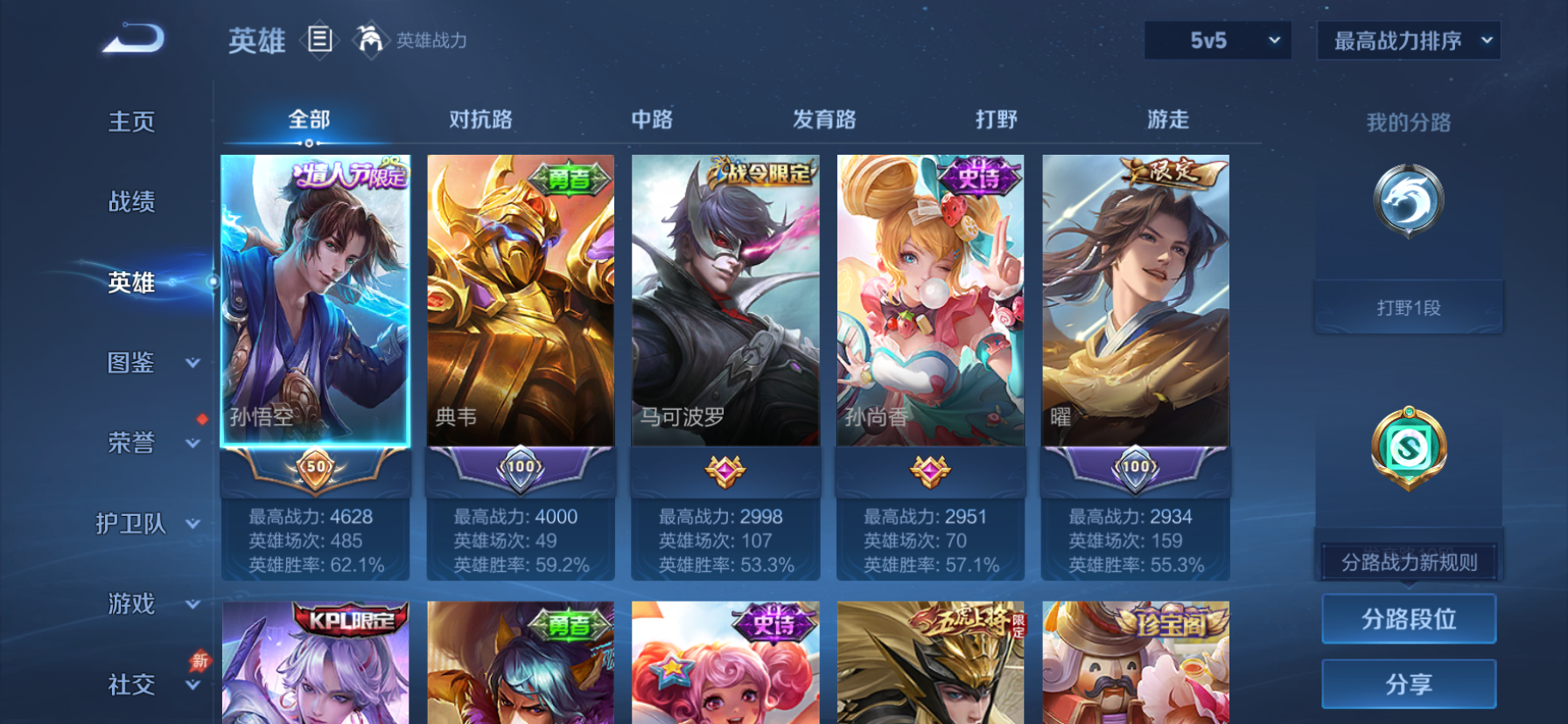Click the 英雄战力 helmet icon in header
The image size is (1568, 724).
370,40
